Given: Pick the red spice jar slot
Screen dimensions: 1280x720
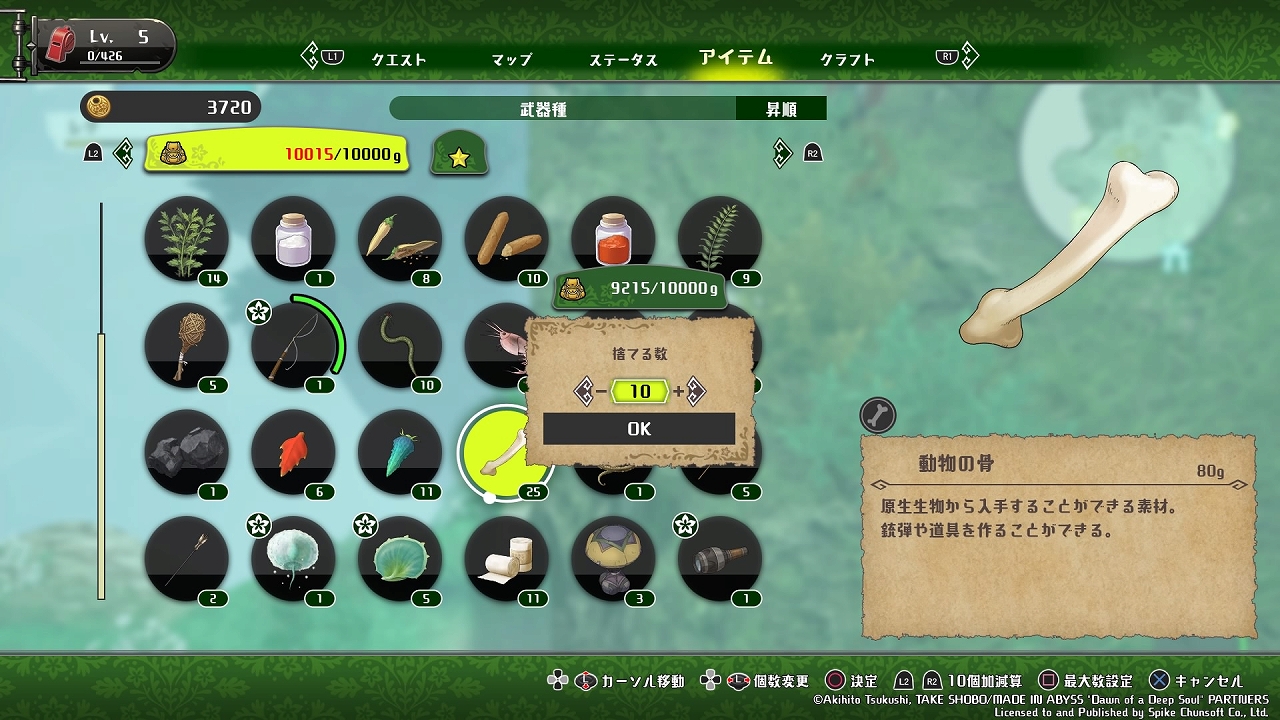Looking at the screenshot, I should click(x=613, y=236).
